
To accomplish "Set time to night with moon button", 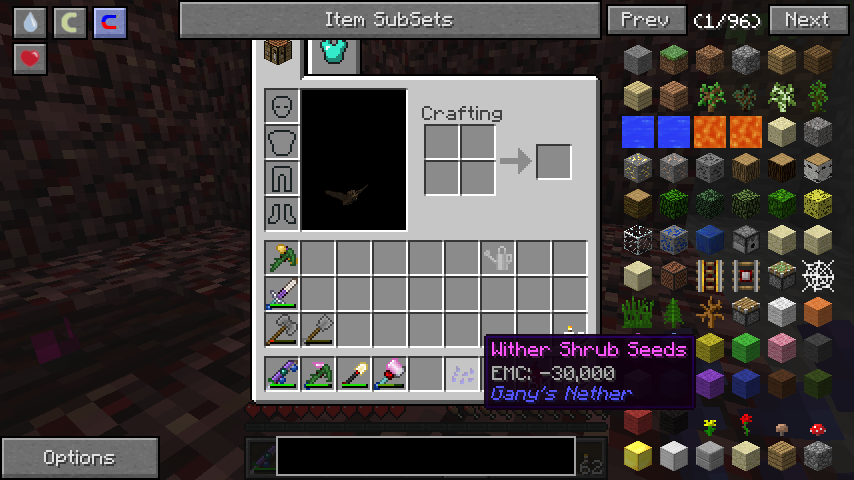I will pyautogui.click(x=69, y=23).
